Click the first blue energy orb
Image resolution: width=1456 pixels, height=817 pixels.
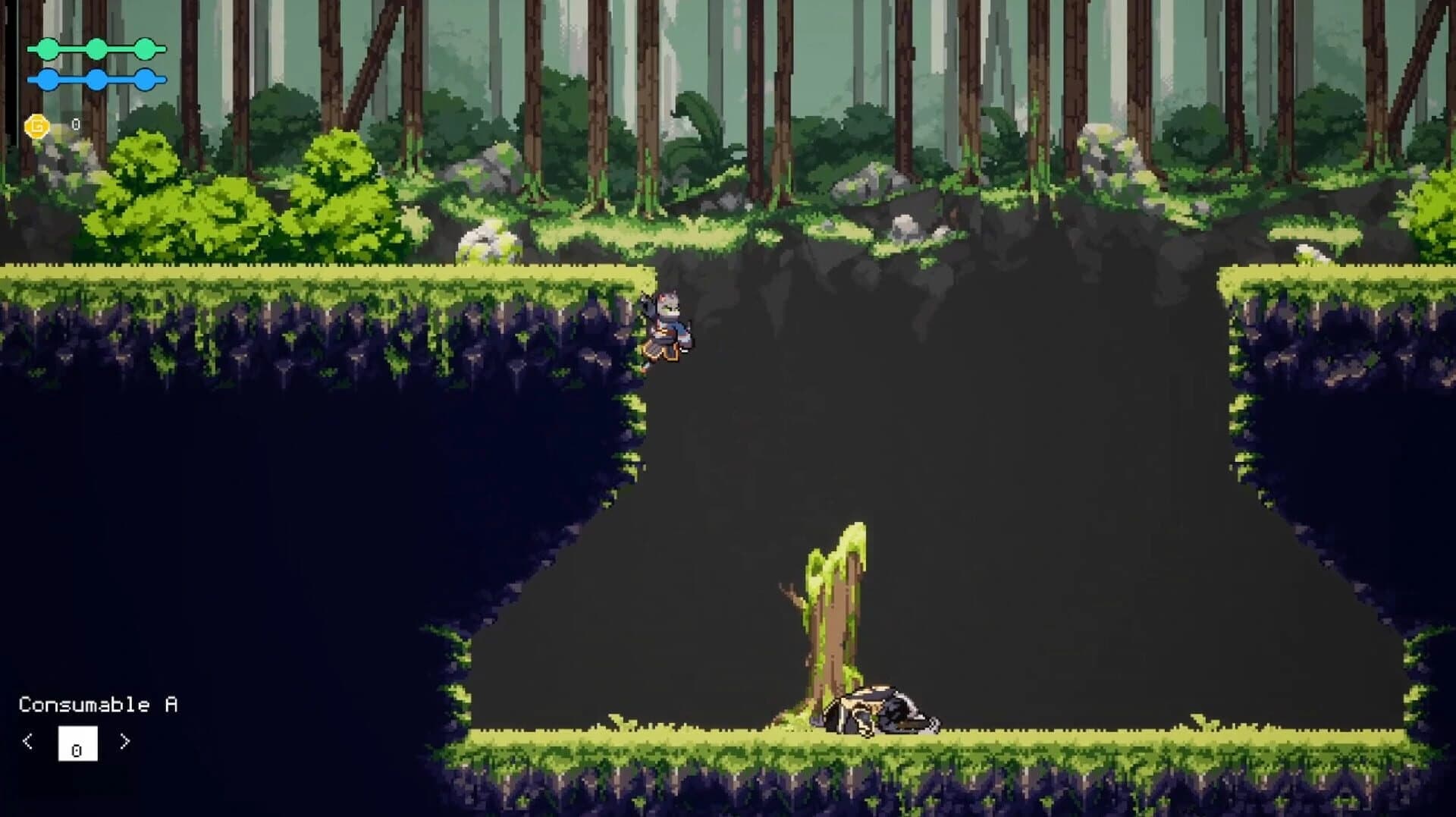(x=47, y=78)
